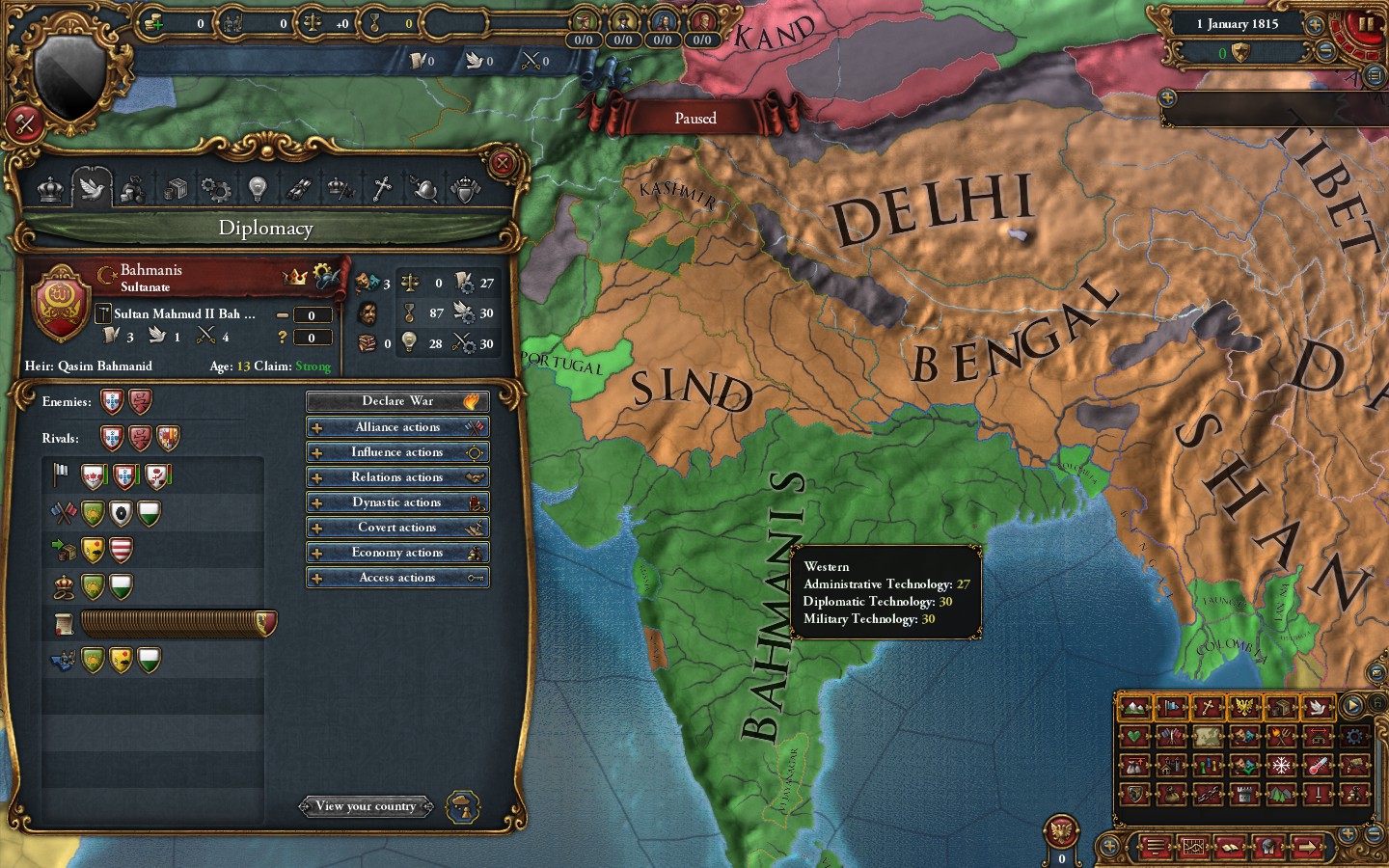The image size is (1389, 868).
Task: Select the lightbulb Ideas tab icon
Action: (x=257, y=189)
